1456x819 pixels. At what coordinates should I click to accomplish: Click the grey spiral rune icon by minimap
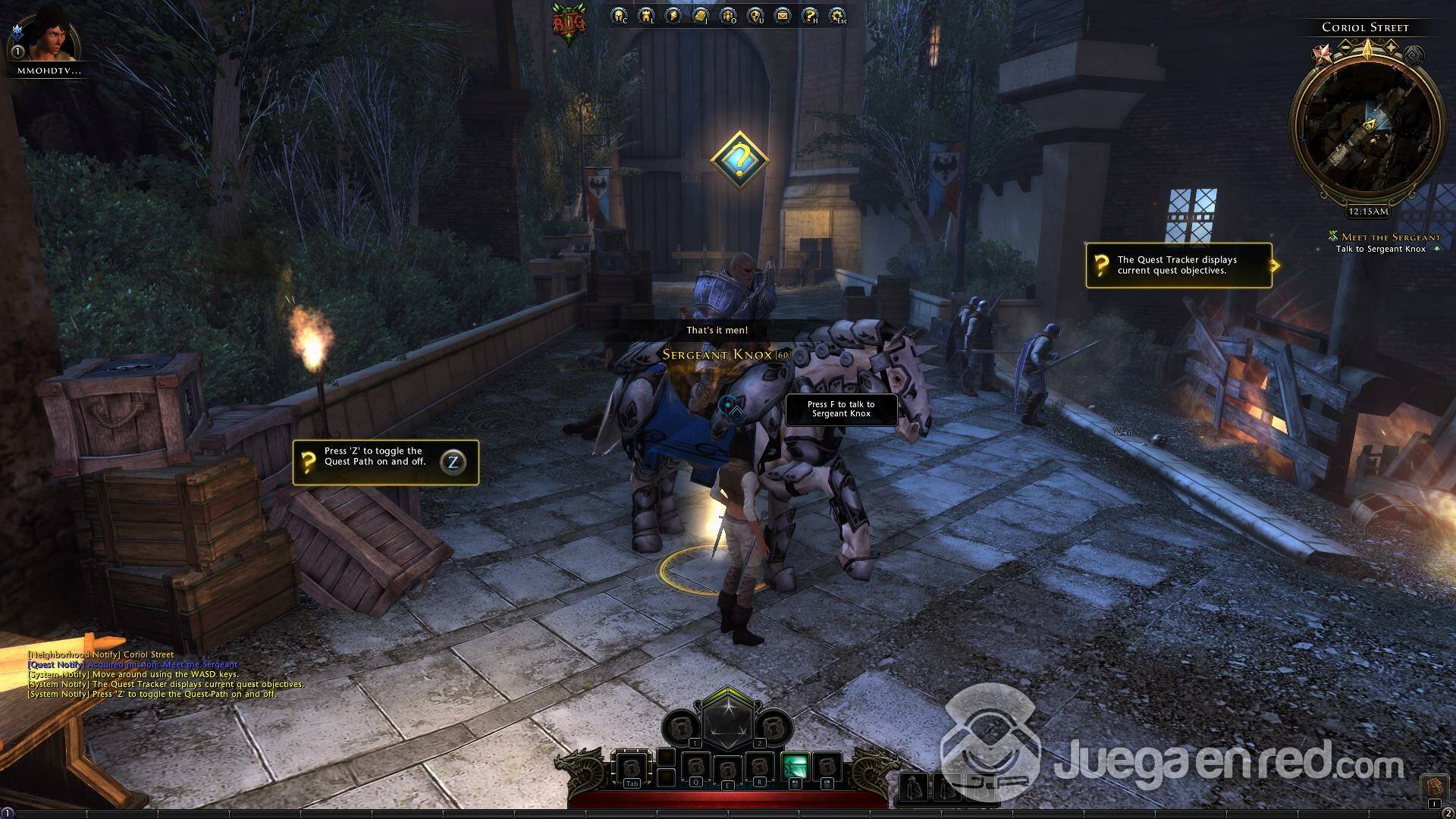[x=1413, y=55]
